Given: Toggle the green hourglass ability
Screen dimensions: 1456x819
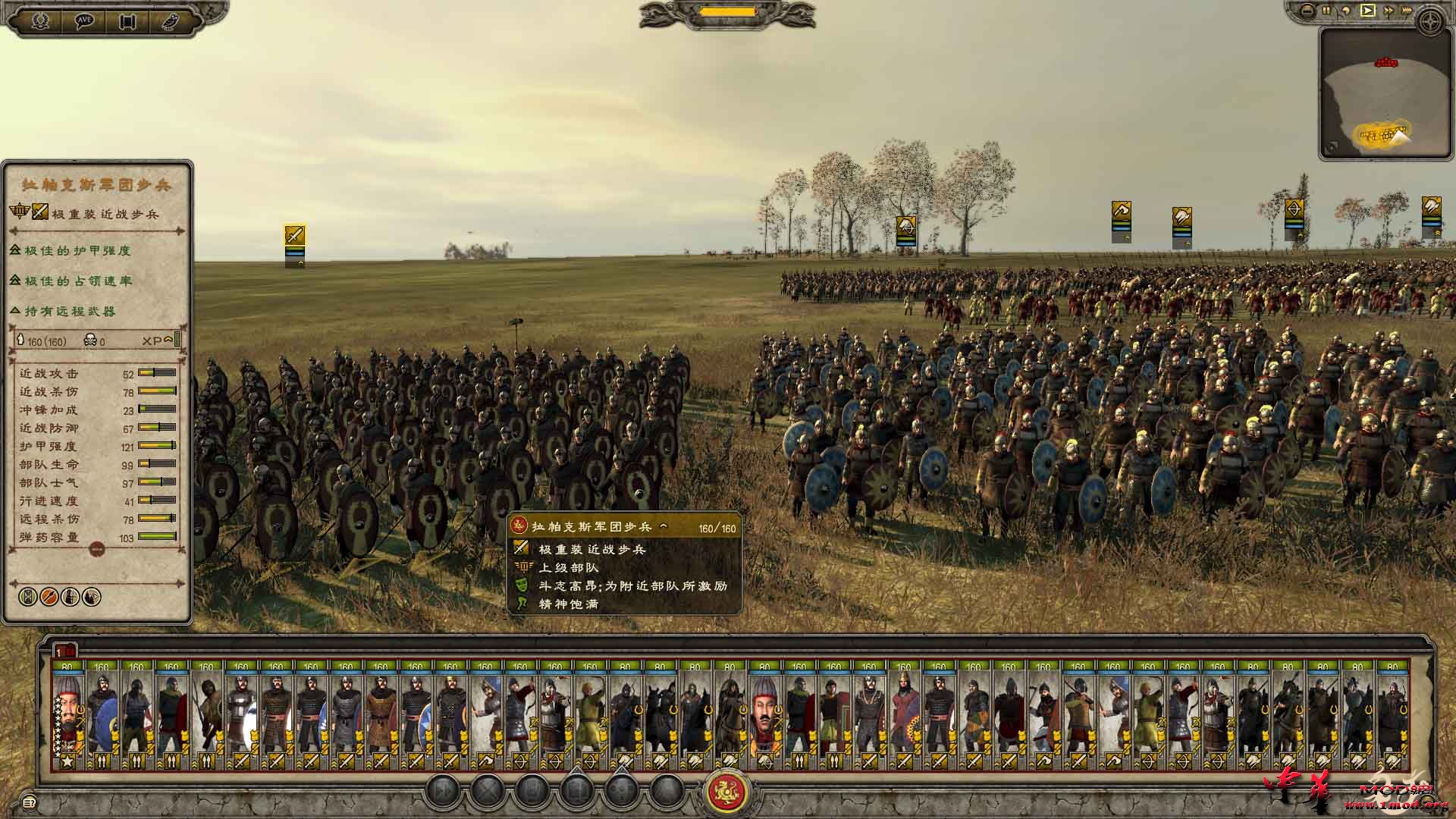Looking at the screenshot, I should click(x=27, y=597).
